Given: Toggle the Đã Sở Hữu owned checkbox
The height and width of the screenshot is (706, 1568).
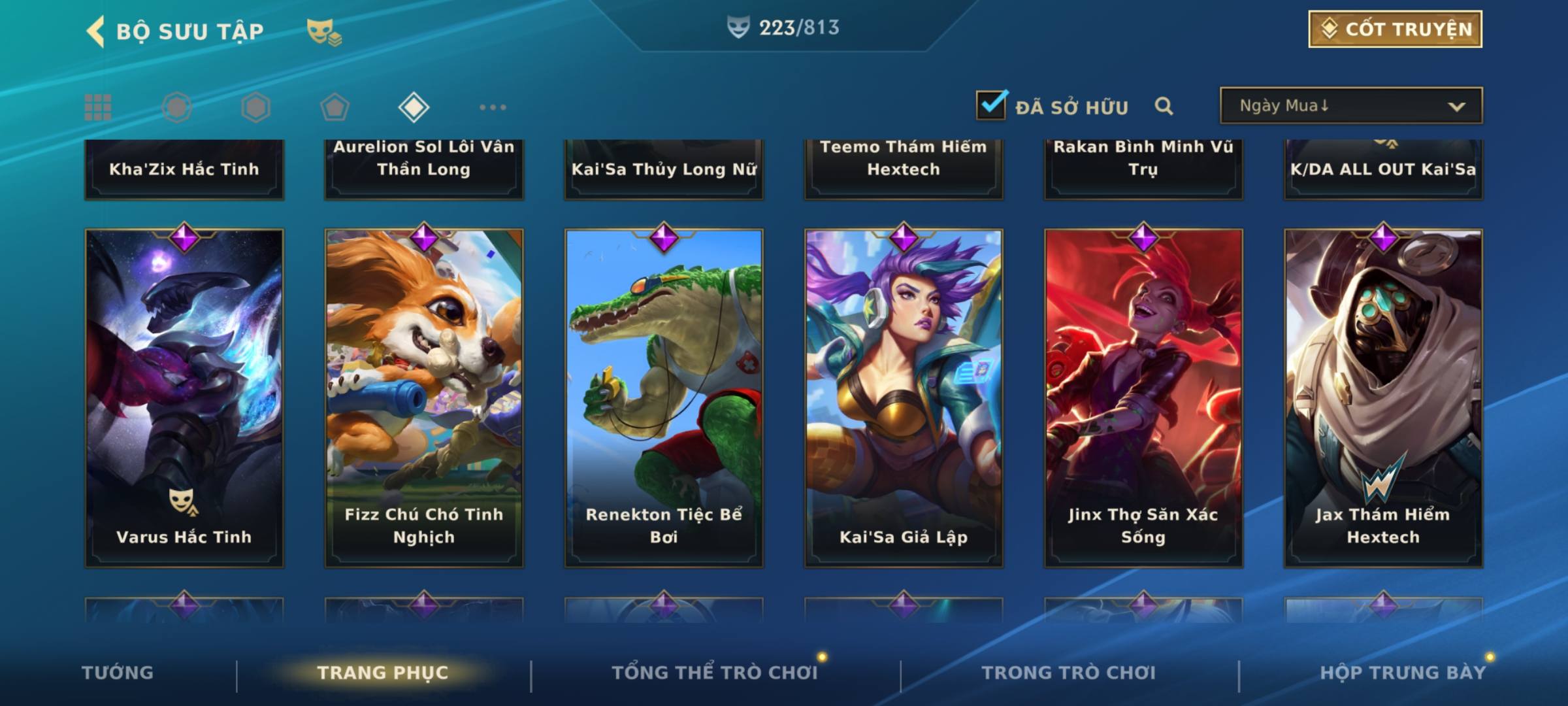Looking at the screenshot, I should [x=991, y=105].
